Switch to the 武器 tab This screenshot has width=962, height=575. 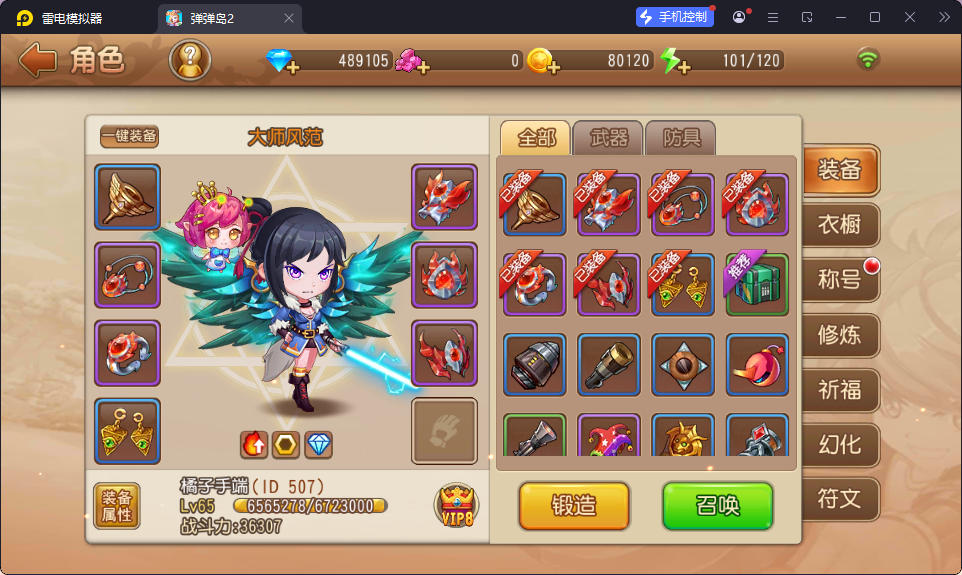[609, 138]
